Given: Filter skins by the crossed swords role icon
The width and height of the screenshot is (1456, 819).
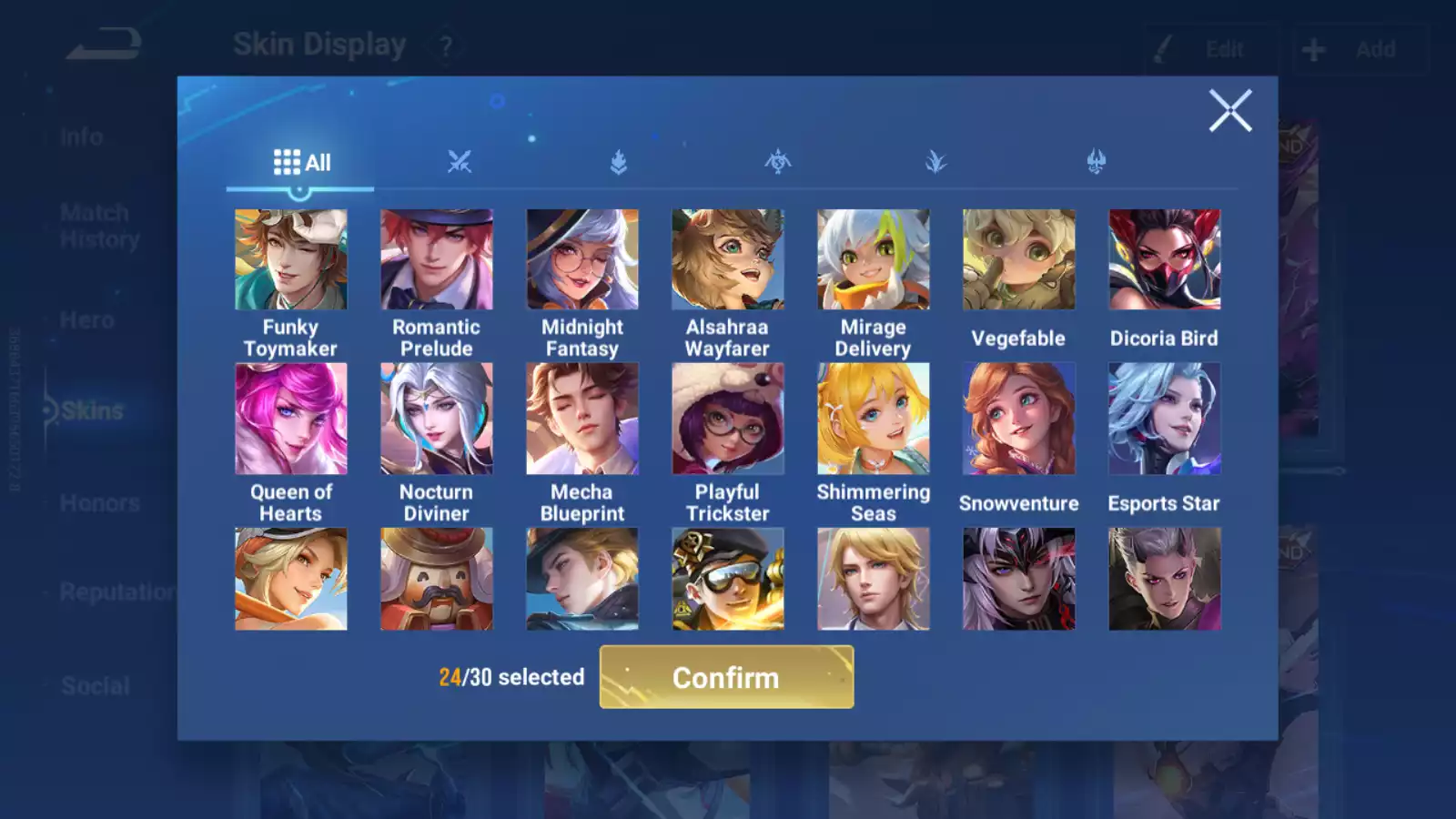Looking at the screenshot, I should pyautogui.click(x=460, y=161).
